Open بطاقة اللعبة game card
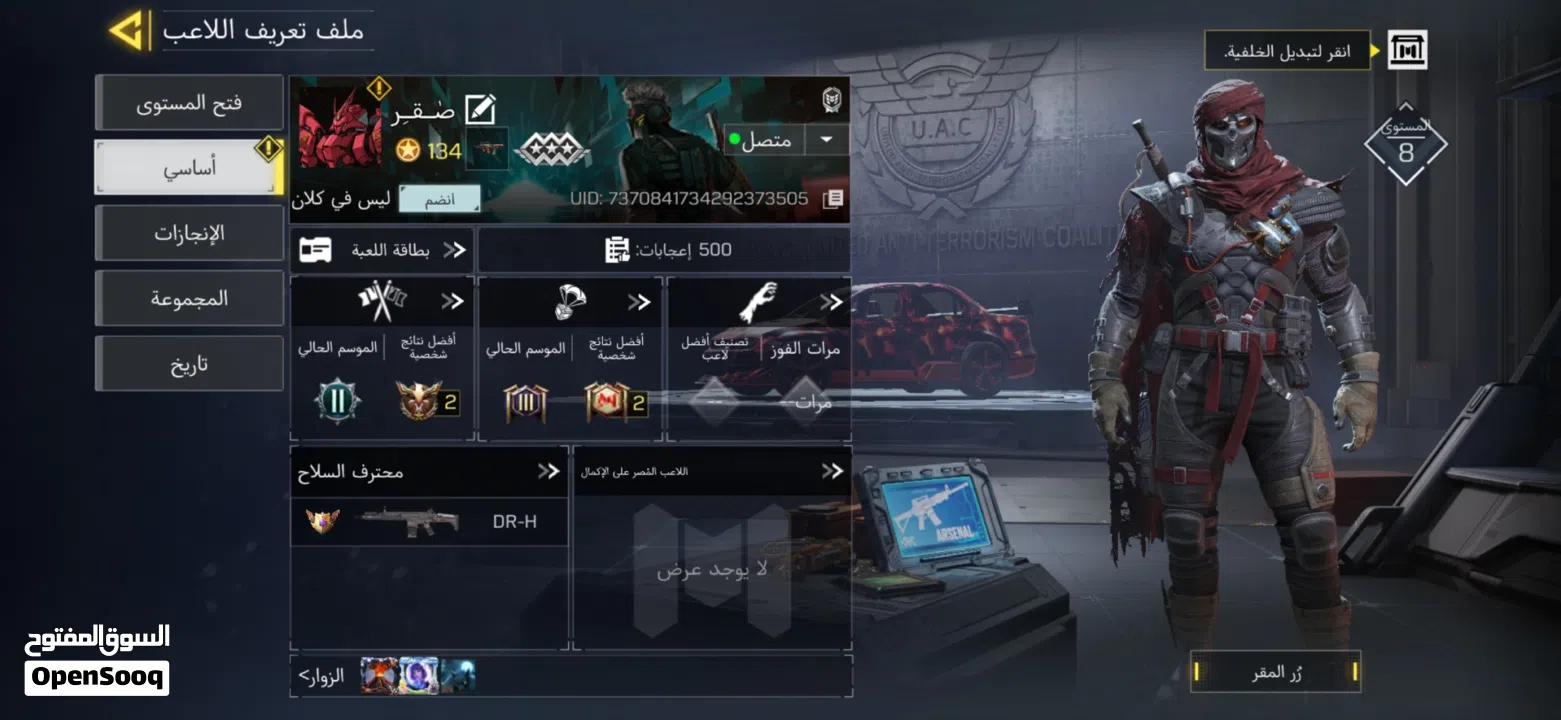 pos(383,250)
